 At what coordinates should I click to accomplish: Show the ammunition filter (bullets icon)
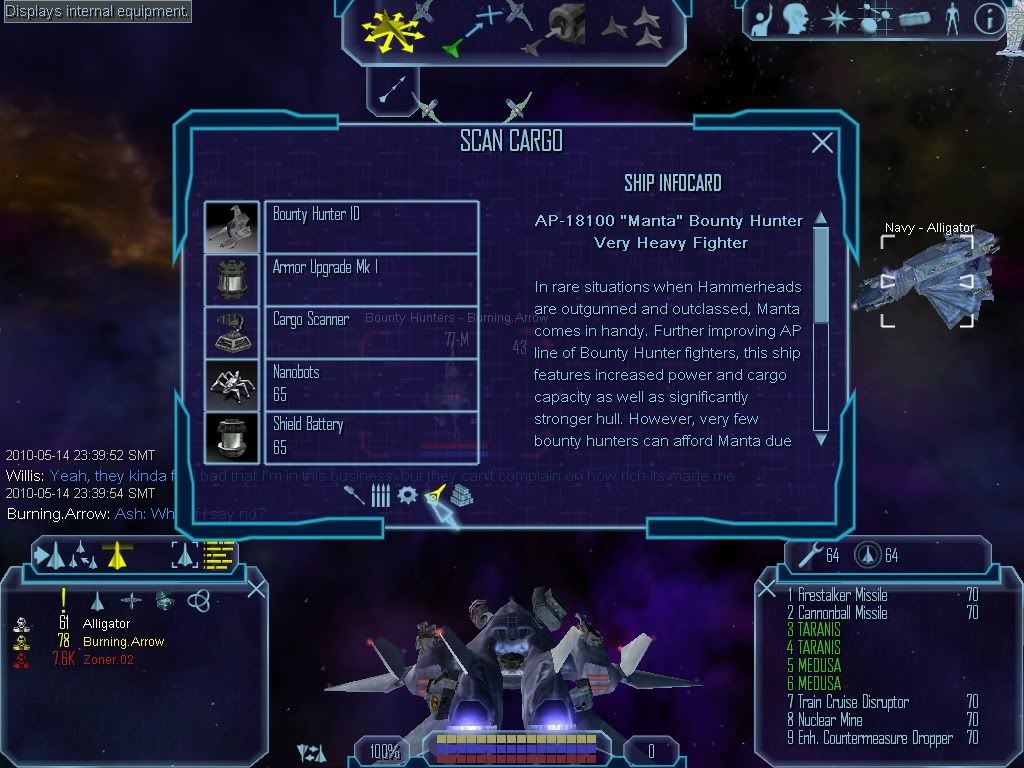pos(380,495)
